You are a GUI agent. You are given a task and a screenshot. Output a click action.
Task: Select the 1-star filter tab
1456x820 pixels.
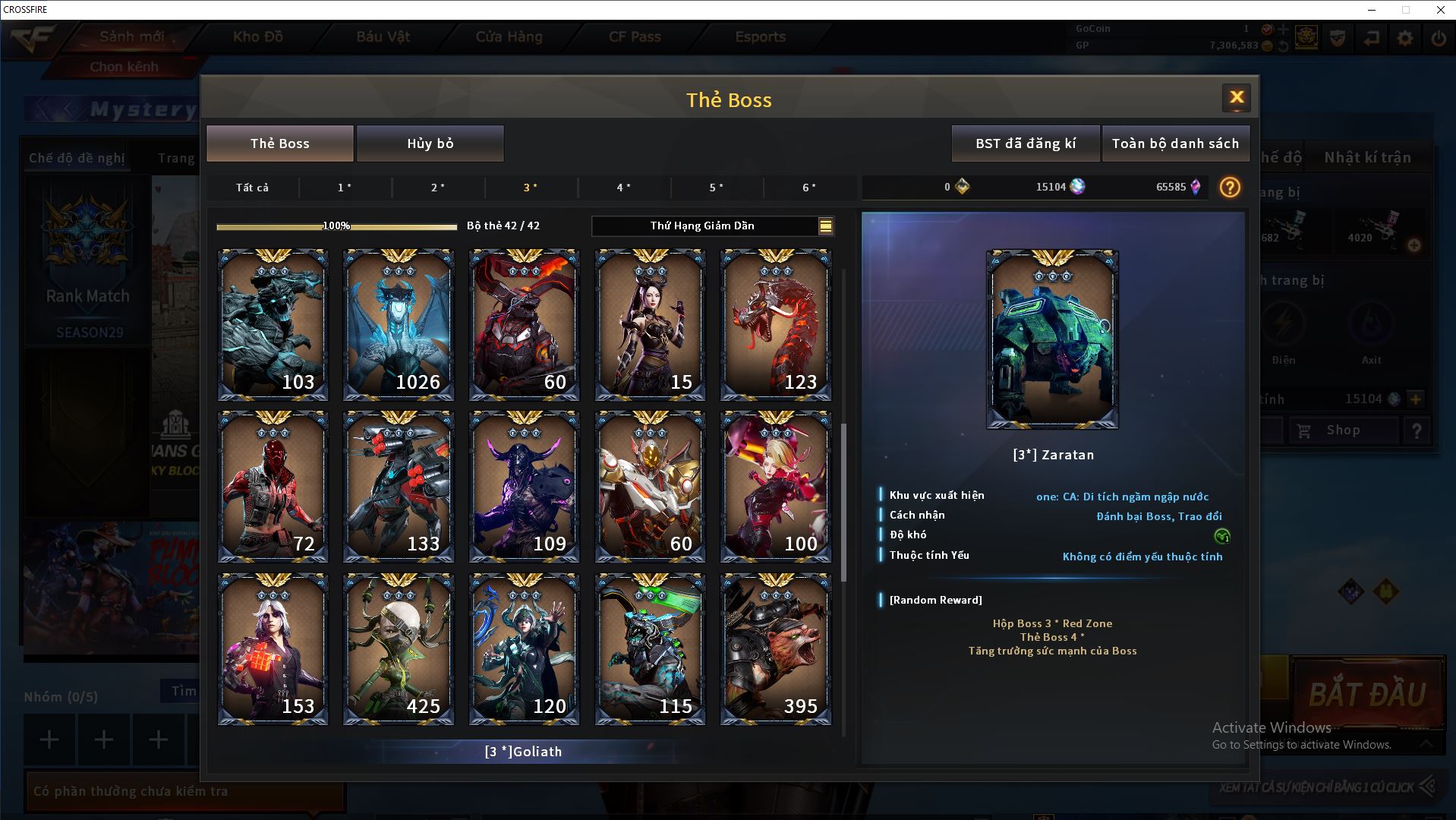345,188
